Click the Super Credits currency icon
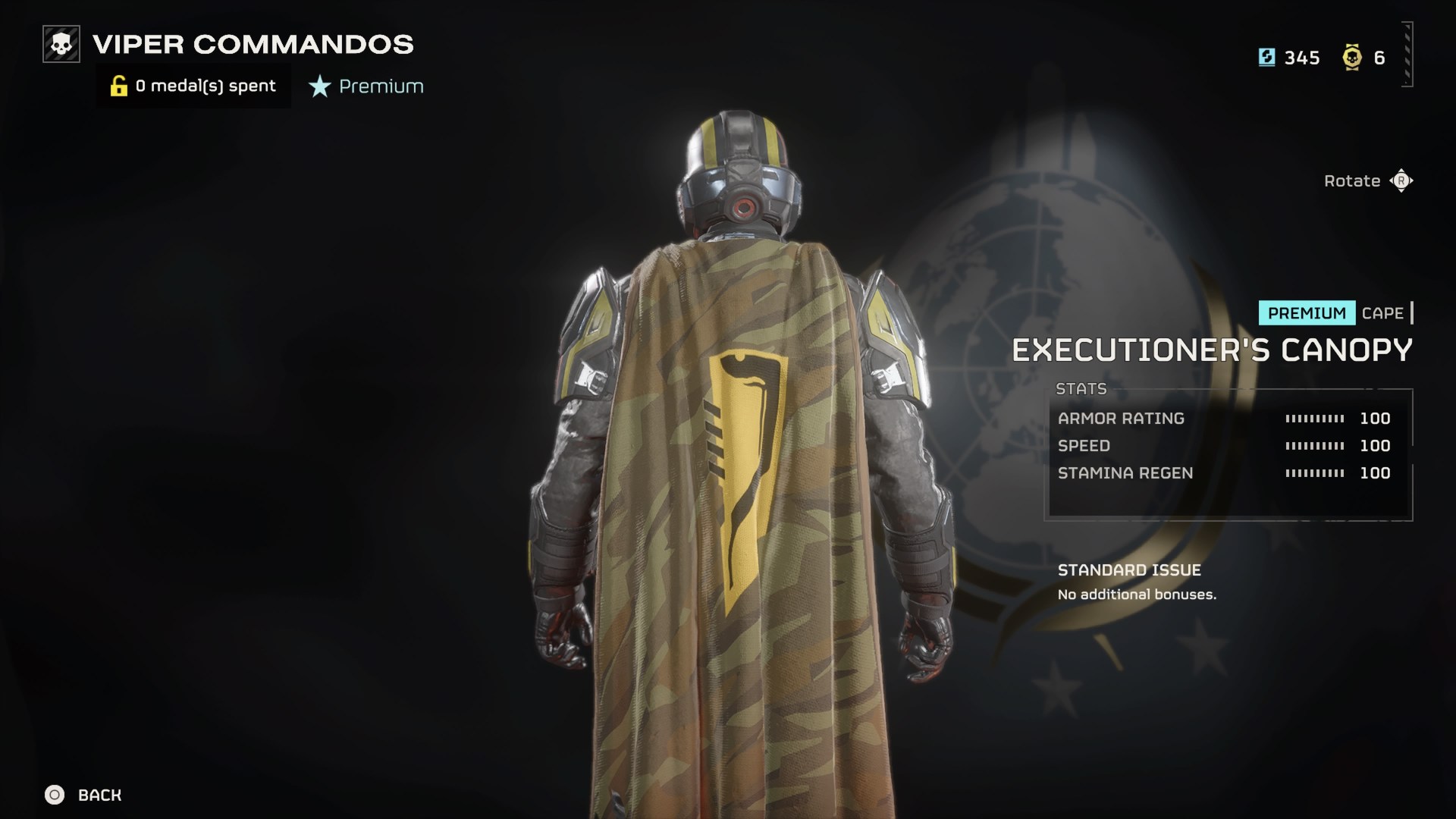The image size is (1456, 819). pos(1266,58)
